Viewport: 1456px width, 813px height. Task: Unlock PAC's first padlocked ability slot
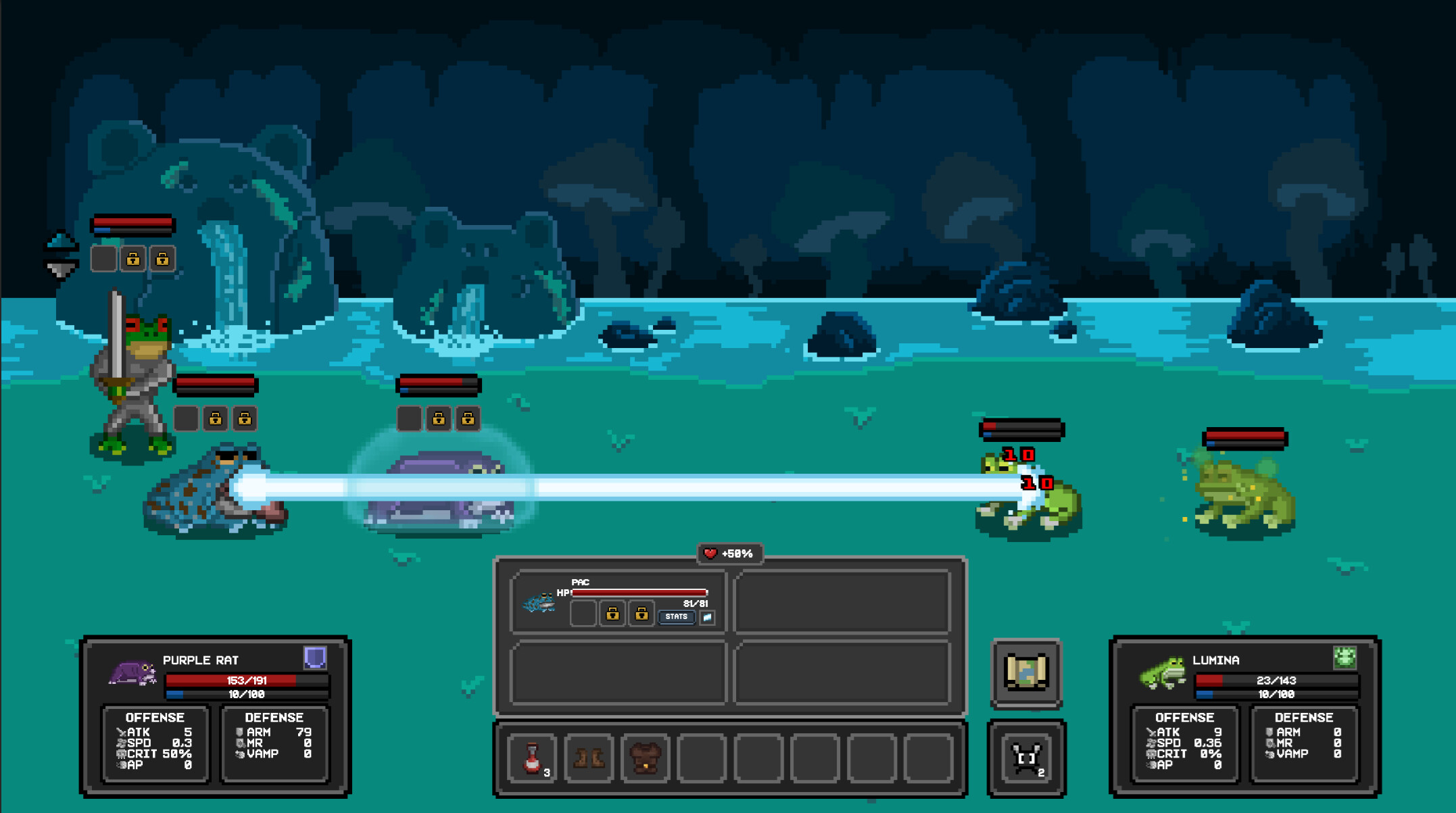tap(614, 615)
